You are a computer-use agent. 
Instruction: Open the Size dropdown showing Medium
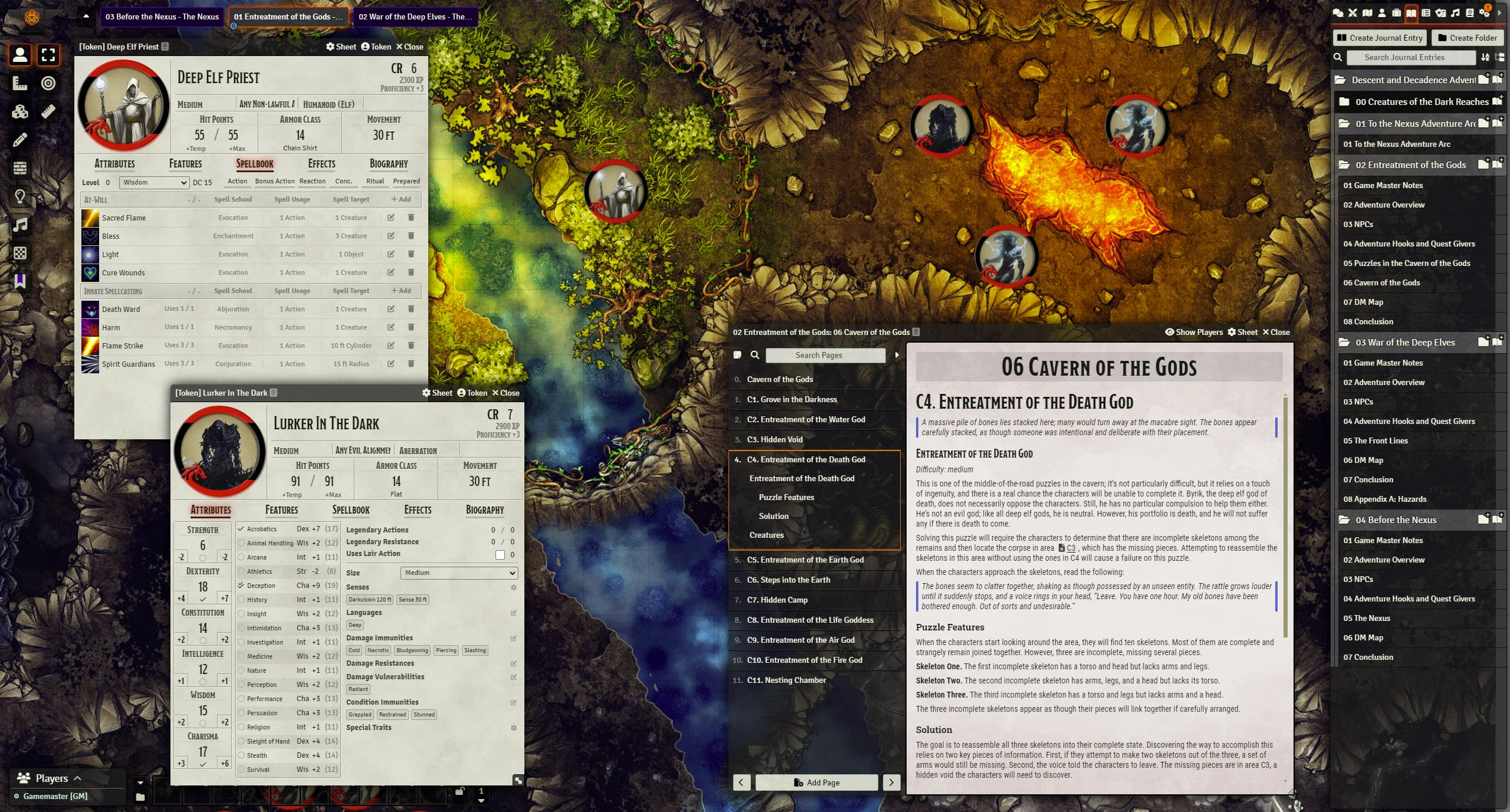459,573
